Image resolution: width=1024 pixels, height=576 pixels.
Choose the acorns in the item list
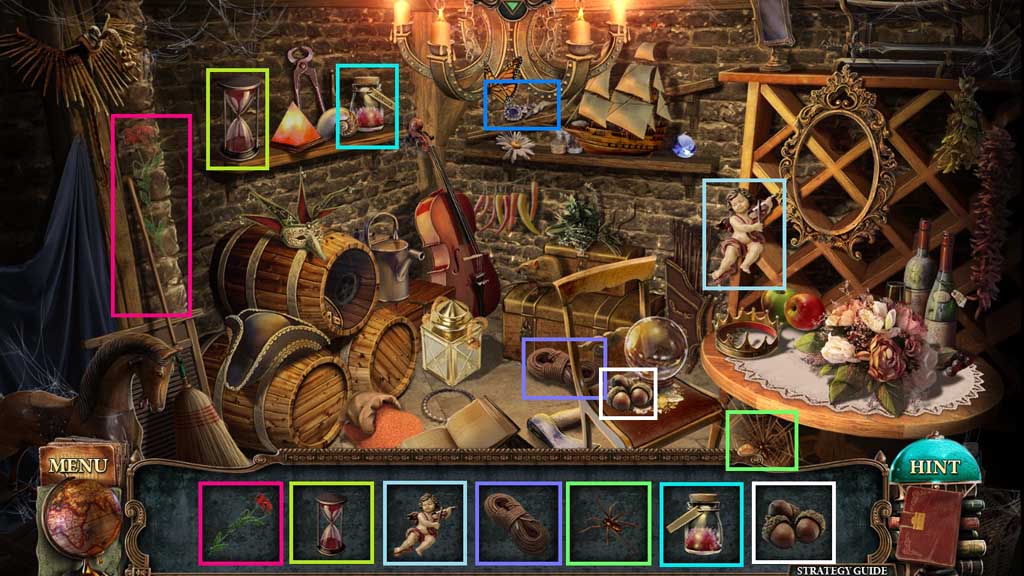[793, 522]
